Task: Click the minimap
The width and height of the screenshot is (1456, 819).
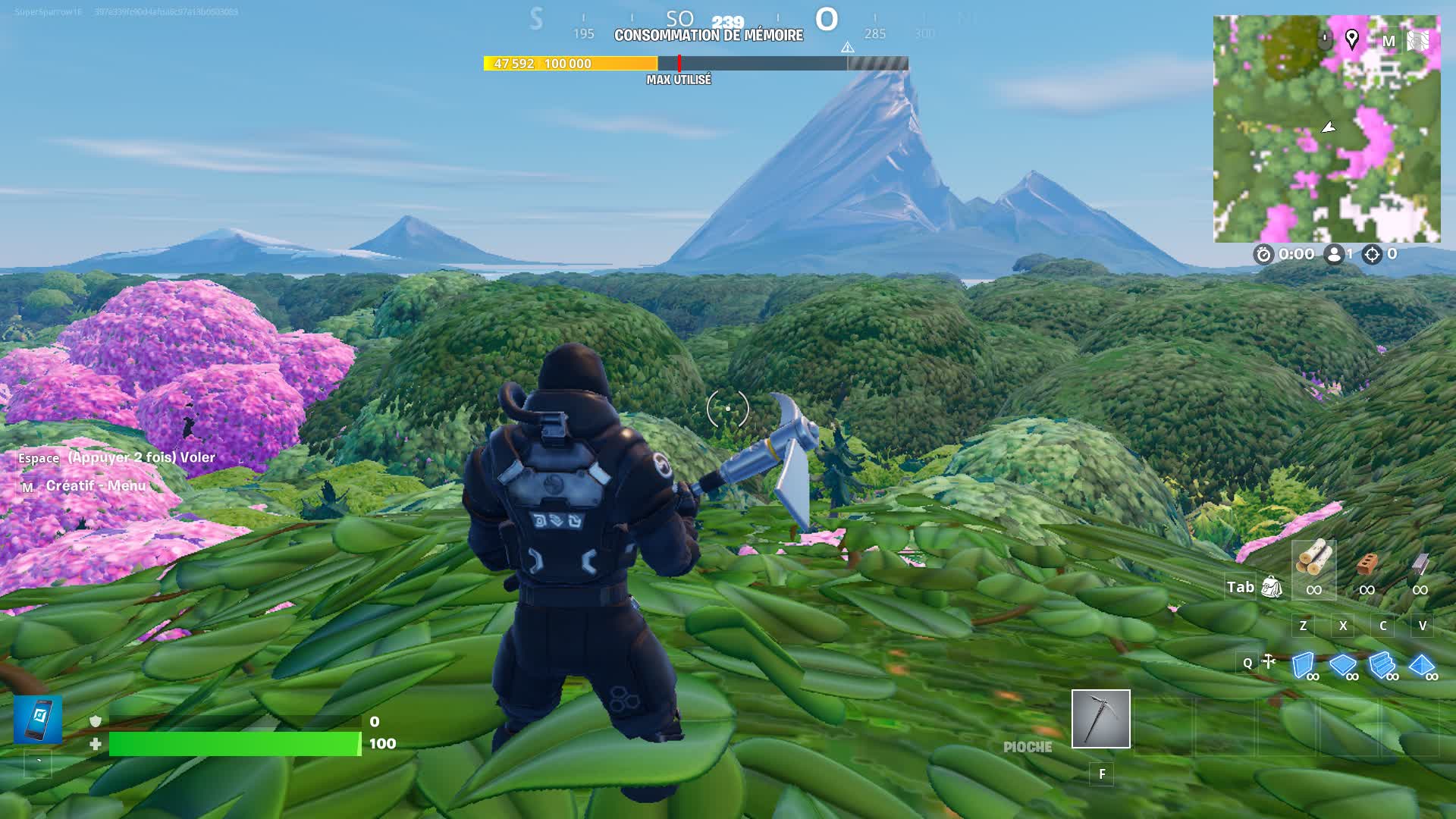Action: [x=1326, y=129]
